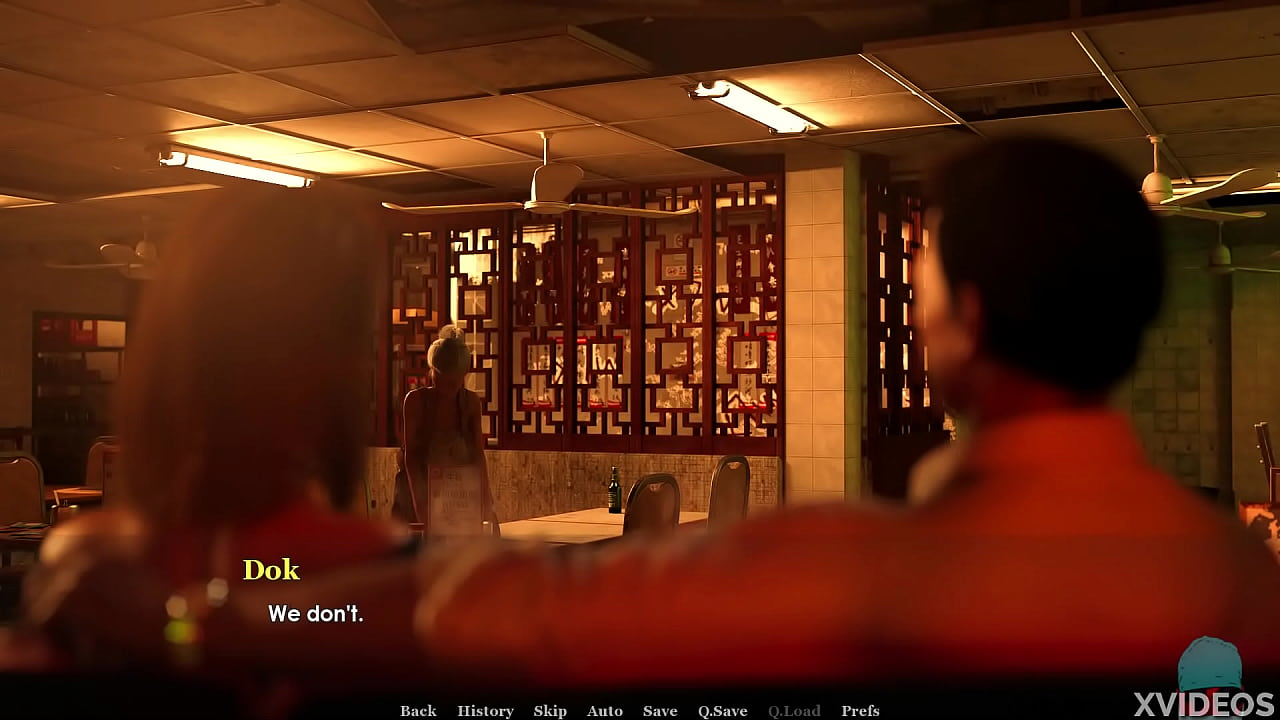The height and width of the screenshot is (720, 1280).
Task: Open the dialogue History log
Action: click(x=485, y=711)
